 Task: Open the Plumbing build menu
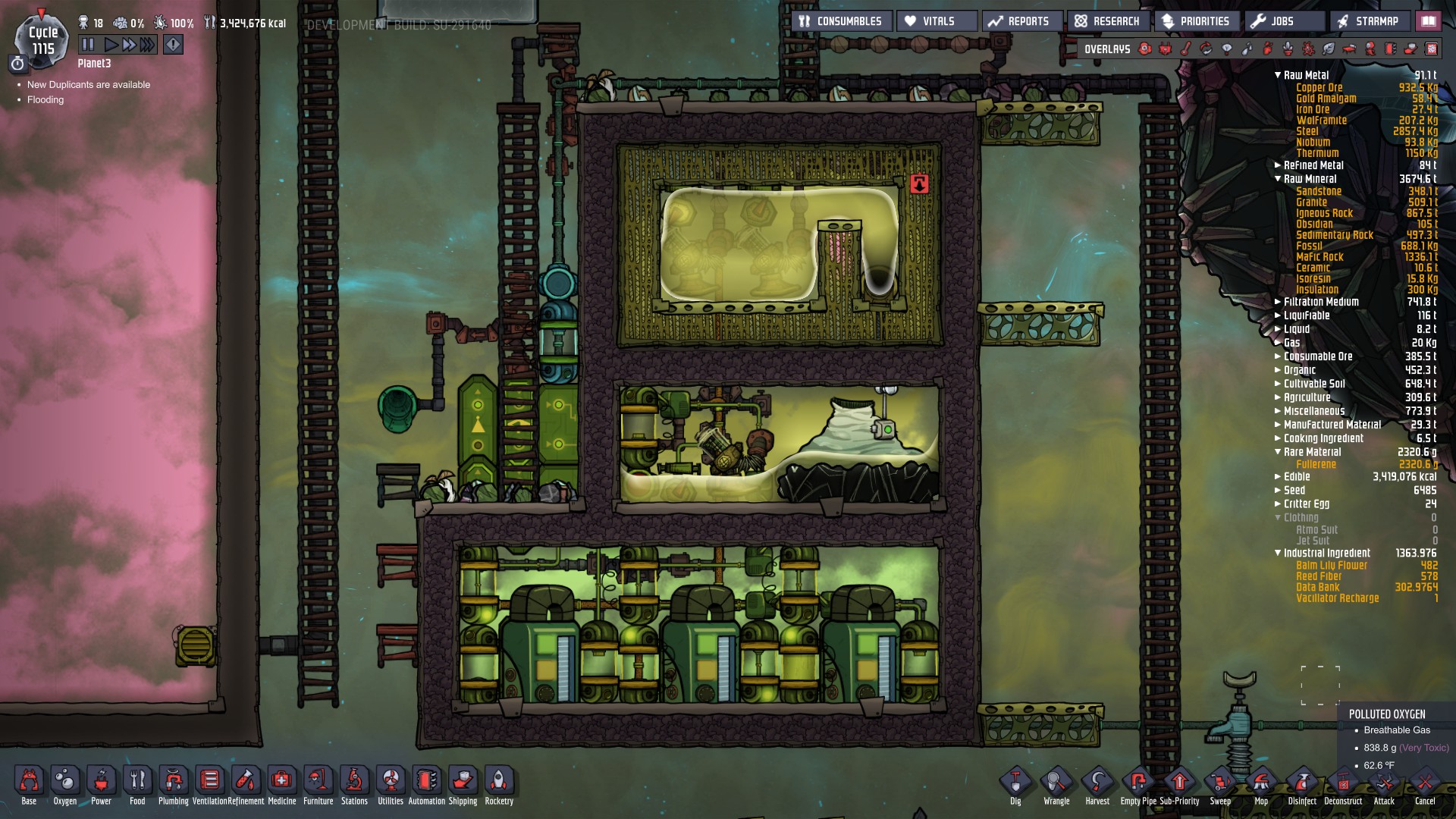click(172, 781)
